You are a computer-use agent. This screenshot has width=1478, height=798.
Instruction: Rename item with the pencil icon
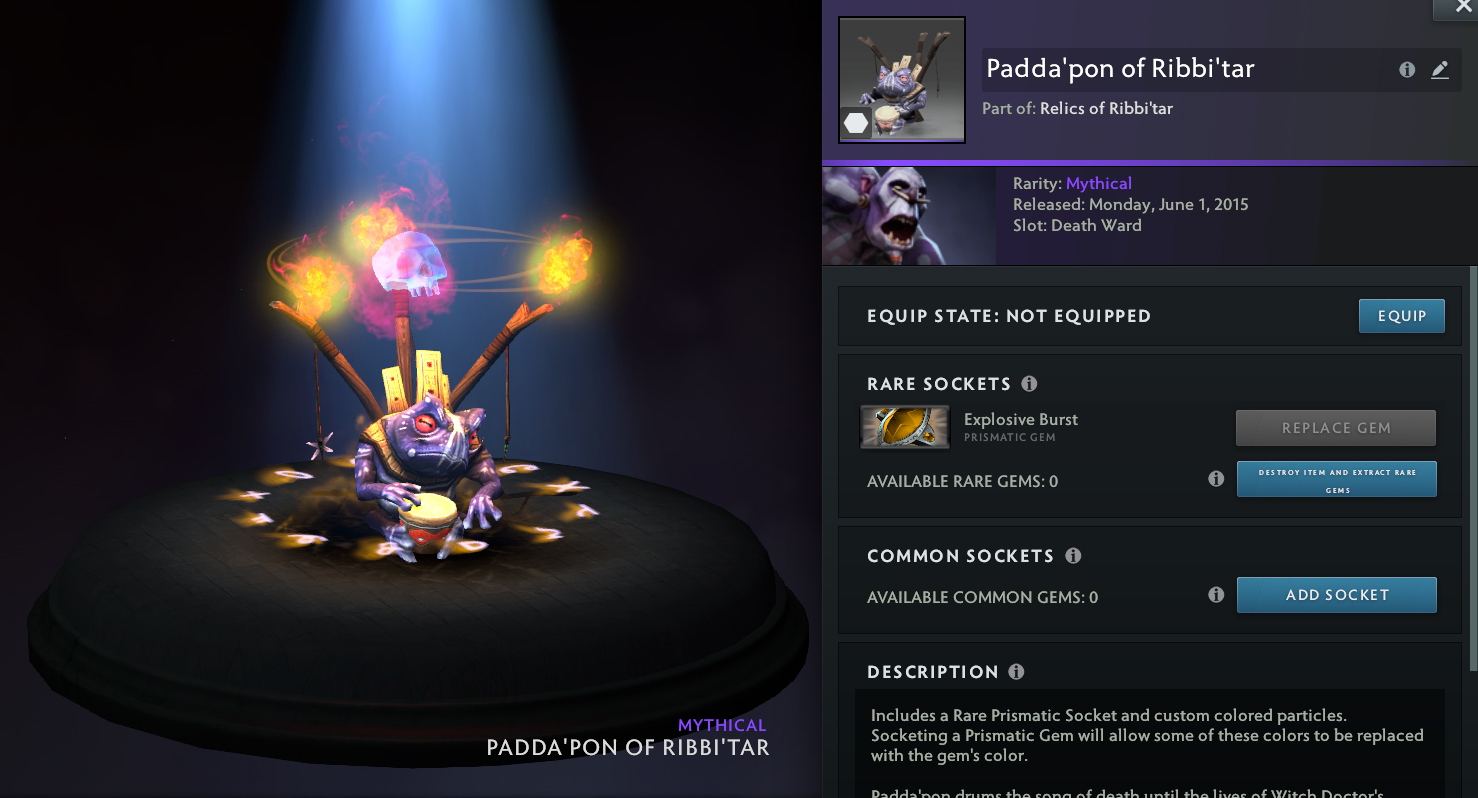(x=1439, y=70)
